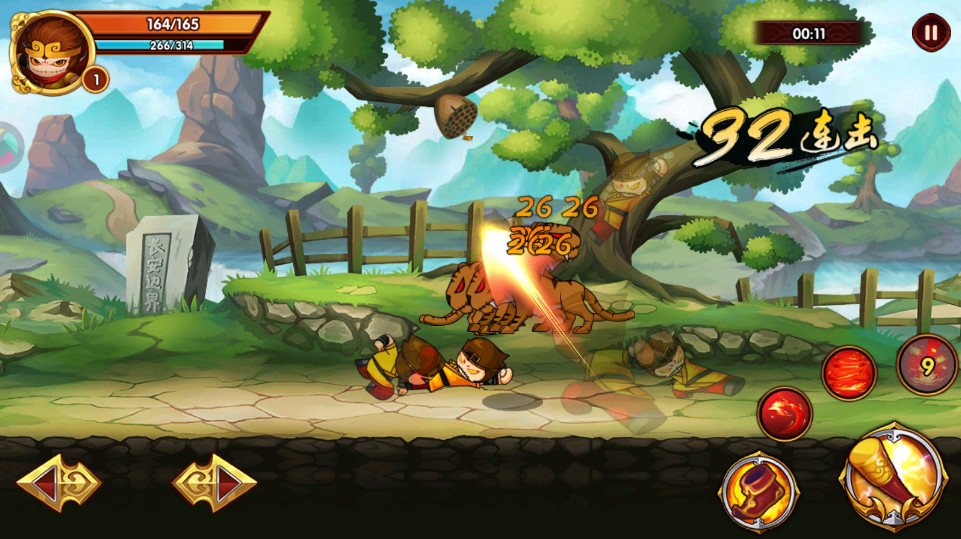
Task: Cast the fiery whirlwind orb skill
Action: 849,373
